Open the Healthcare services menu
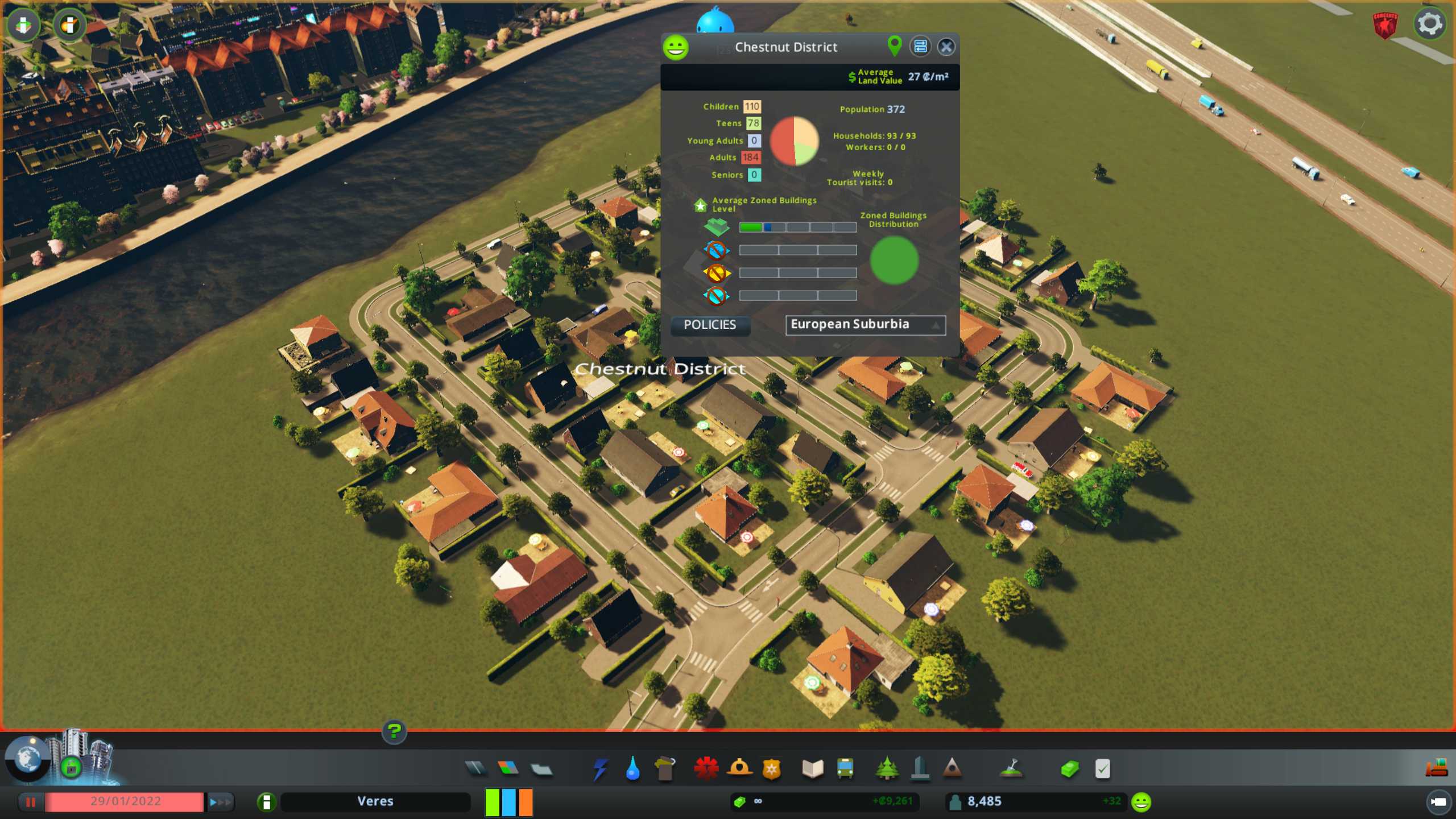The height and width of the screenshot is (819, 1456). coord(706,769)
